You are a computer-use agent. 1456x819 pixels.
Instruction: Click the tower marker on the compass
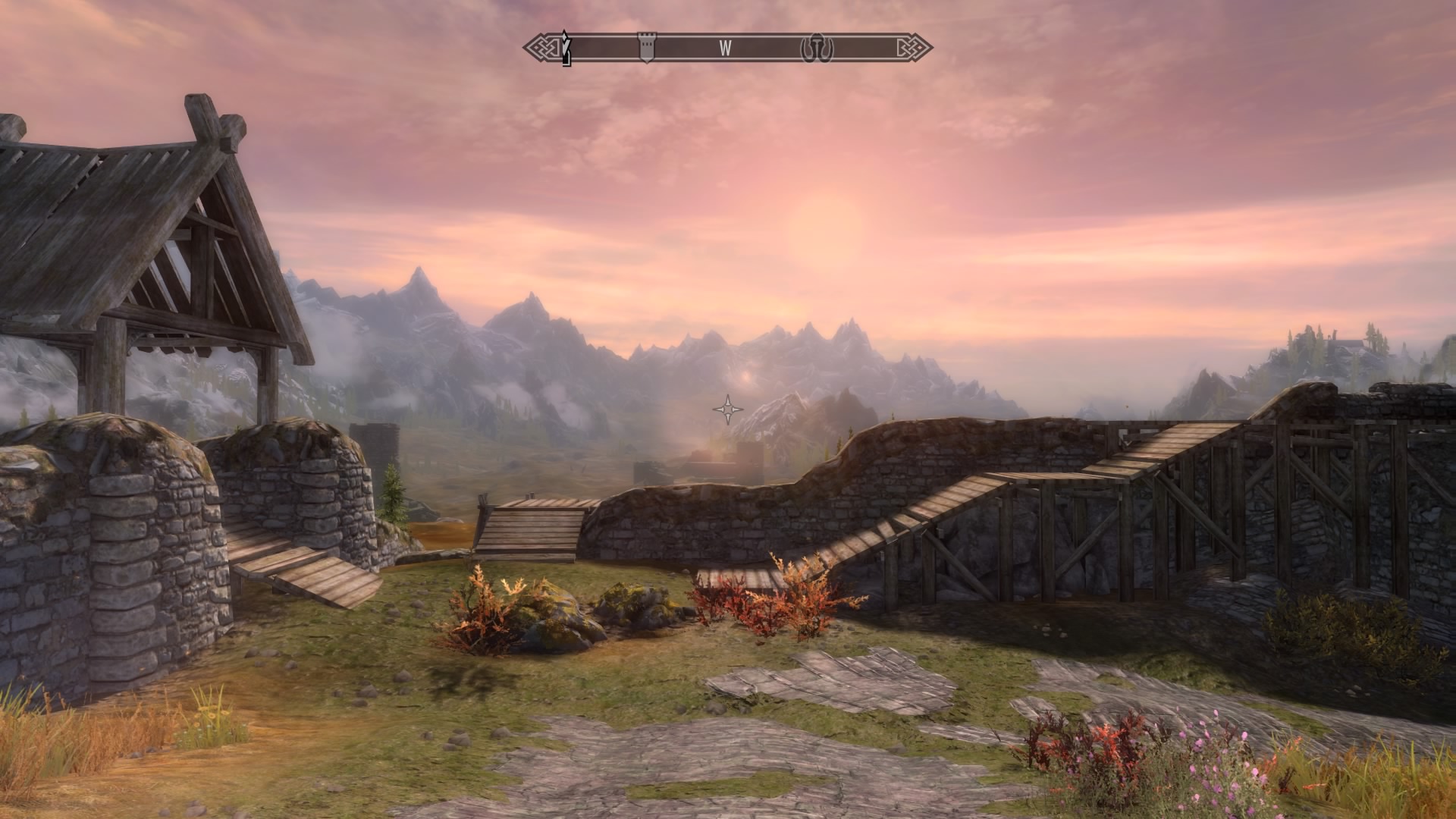(x=646, y=46)
